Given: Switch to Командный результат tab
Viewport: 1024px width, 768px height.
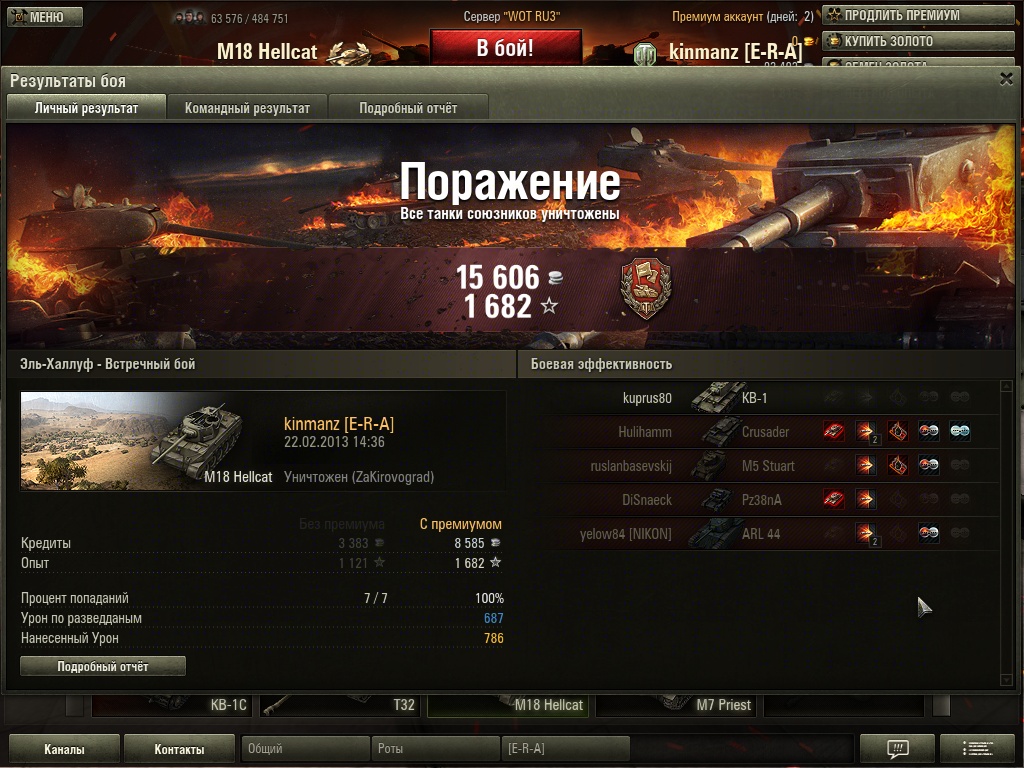Looking at the screenshot, I should pos(247,108).
